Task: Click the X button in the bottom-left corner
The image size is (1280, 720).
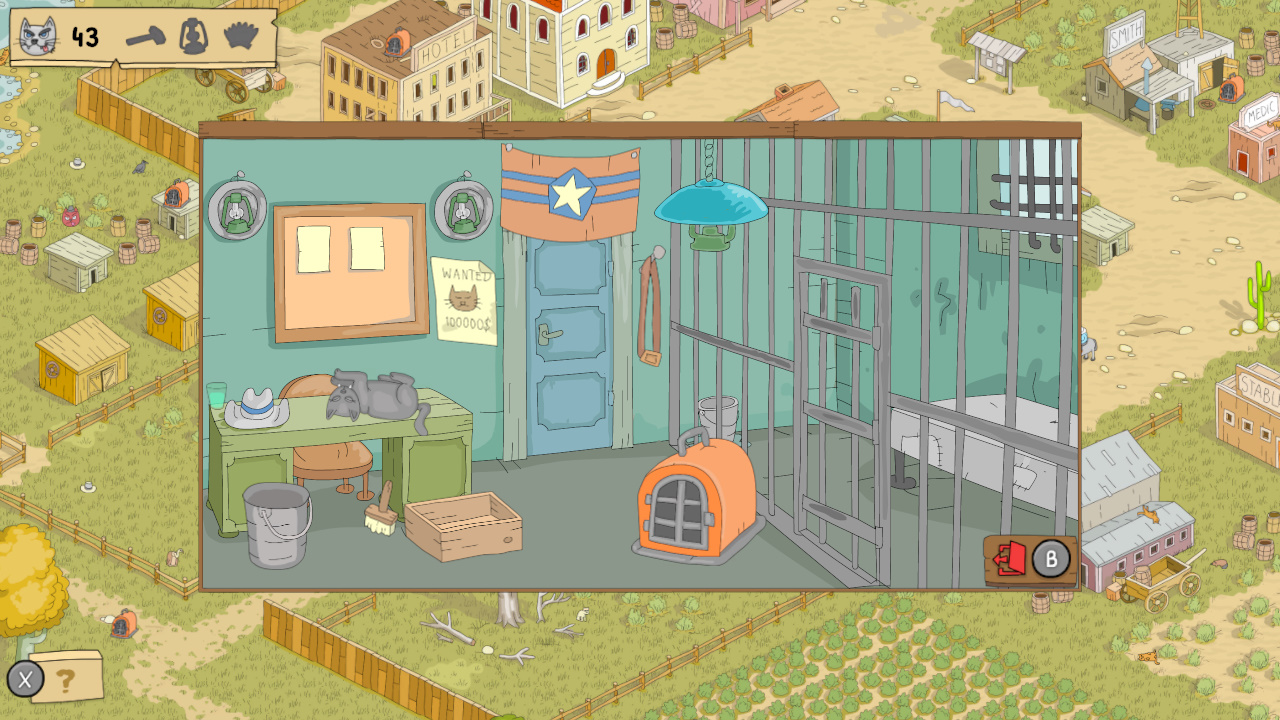Action: [x=26, y=680]
